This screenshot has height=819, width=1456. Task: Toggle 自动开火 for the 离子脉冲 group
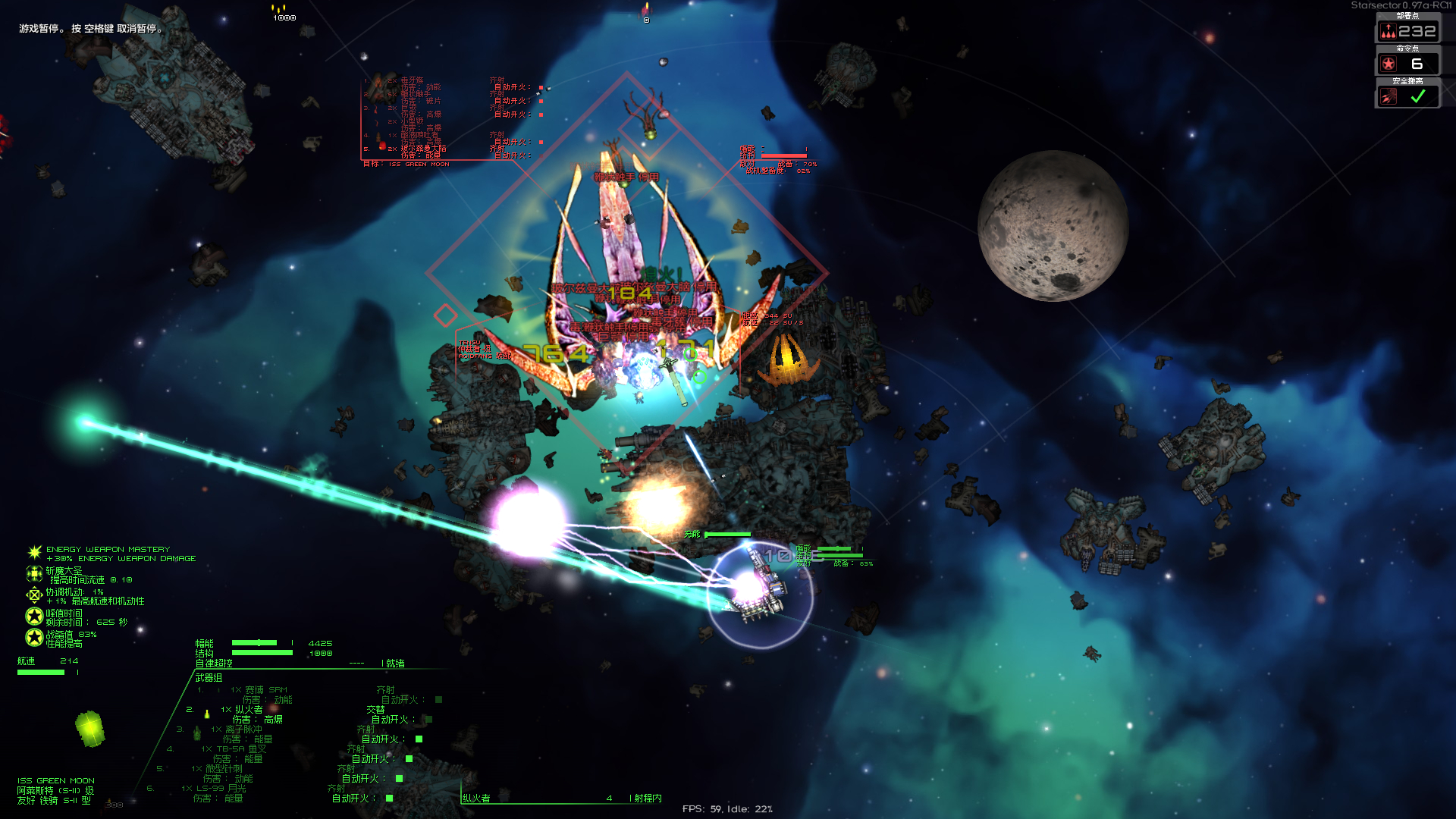coord(419,739)
